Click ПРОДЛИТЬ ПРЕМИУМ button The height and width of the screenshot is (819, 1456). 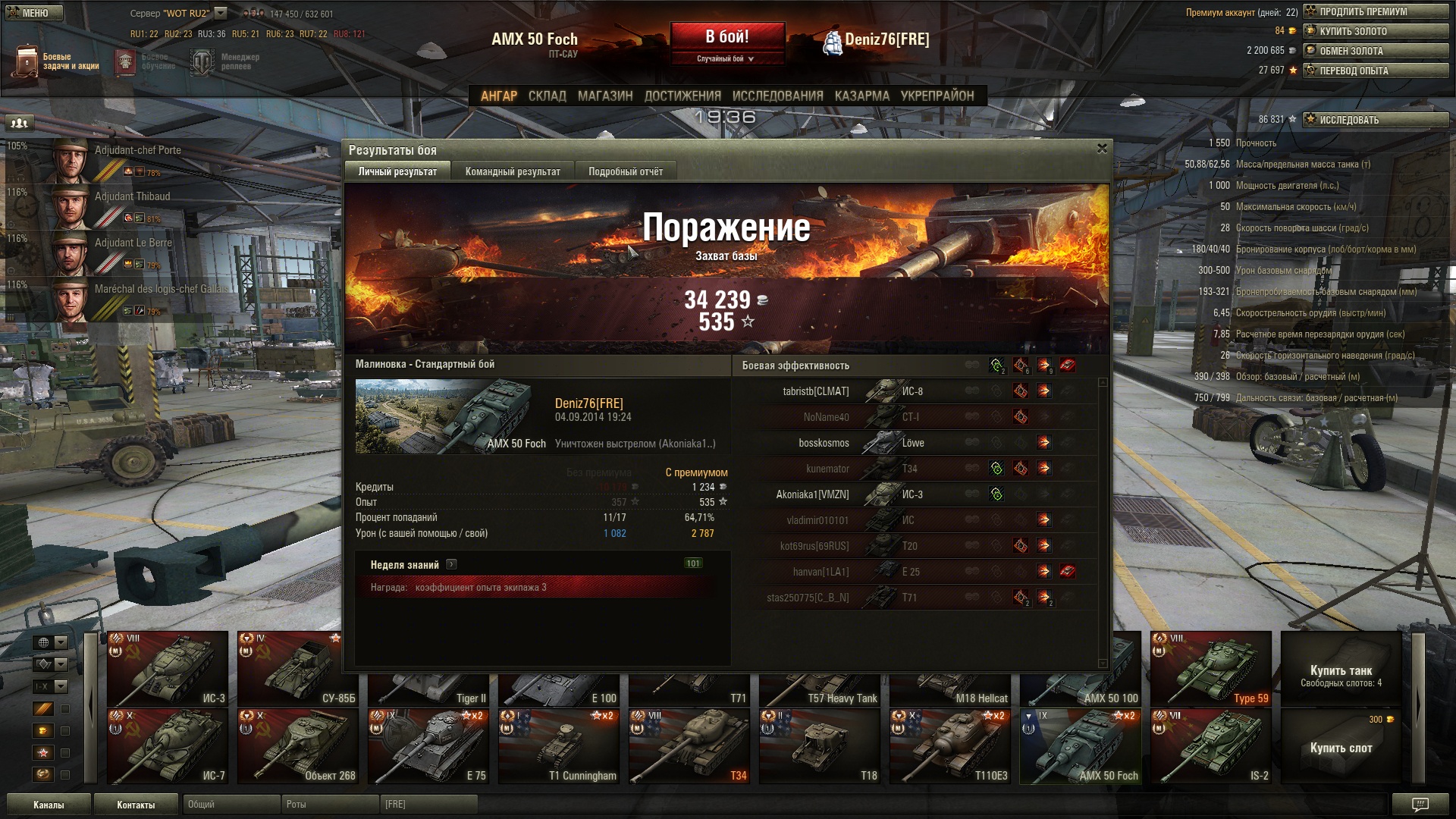[x=1375, y=11]
